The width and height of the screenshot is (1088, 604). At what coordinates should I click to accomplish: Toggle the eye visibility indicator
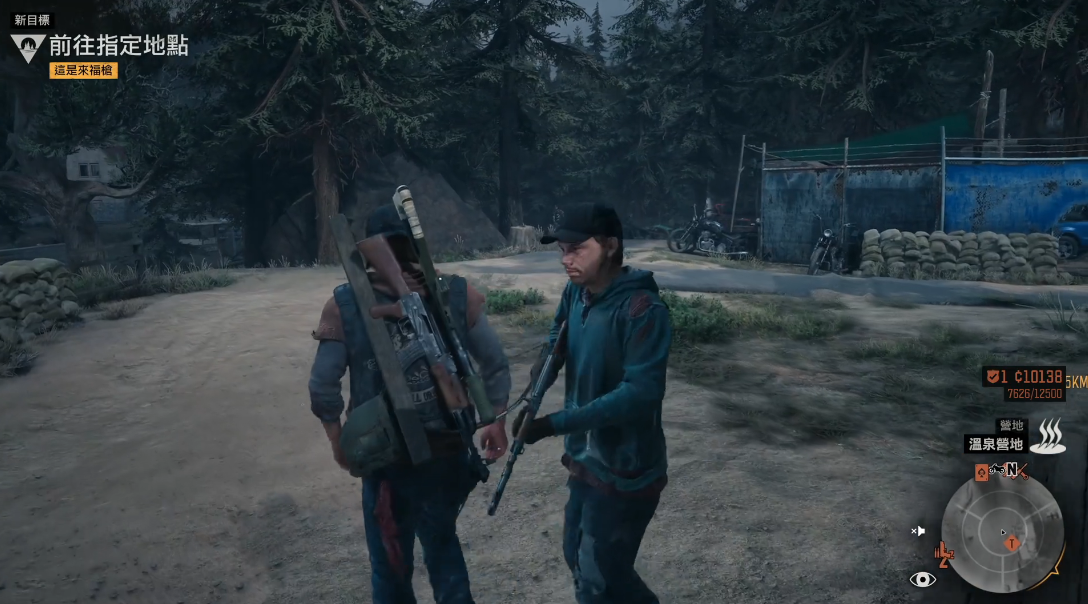coord(923,579)
